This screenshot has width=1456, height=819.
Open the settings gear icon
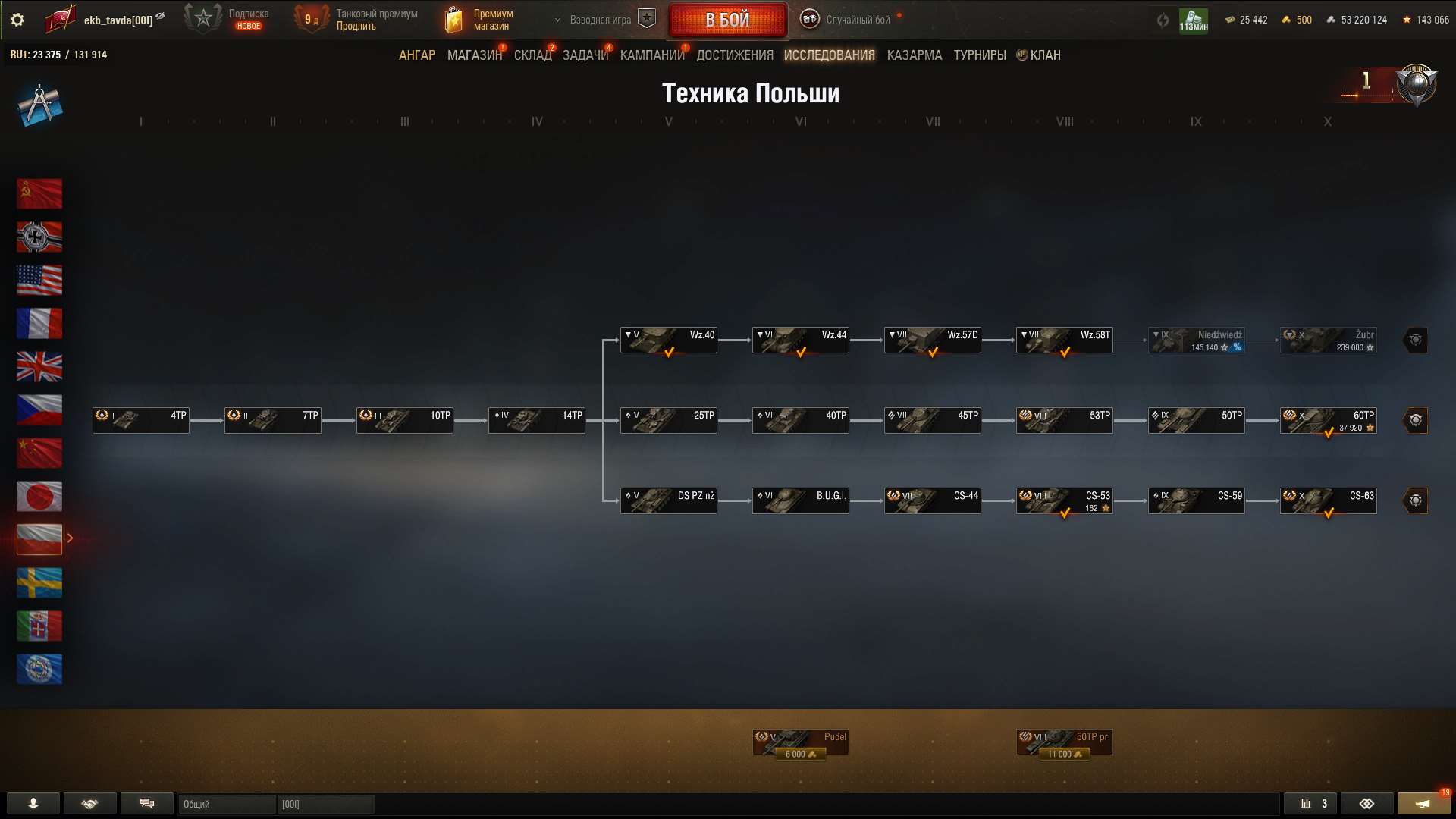click(17, 20)
